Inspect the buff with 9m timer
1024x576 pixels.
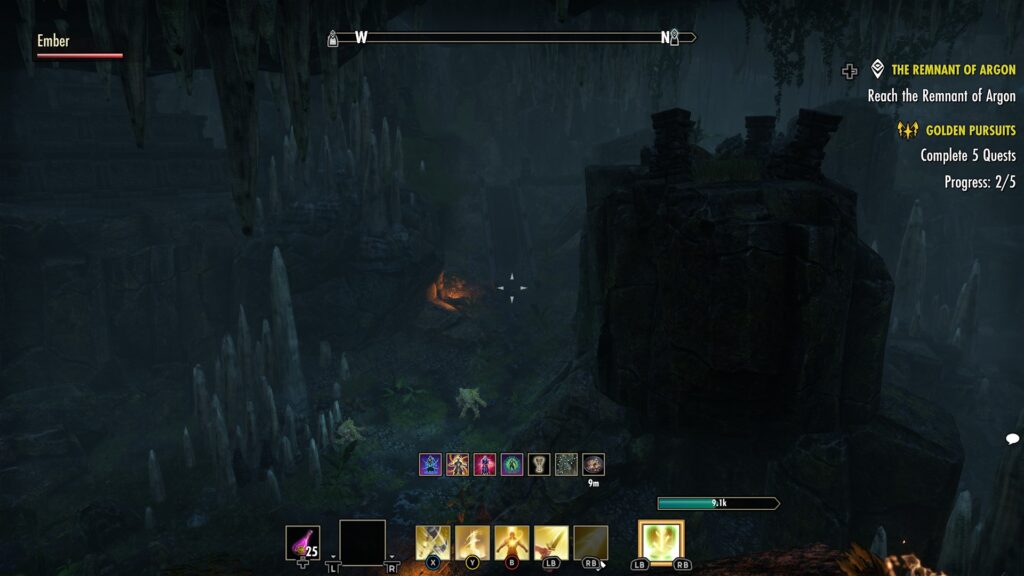pos(594,464)
